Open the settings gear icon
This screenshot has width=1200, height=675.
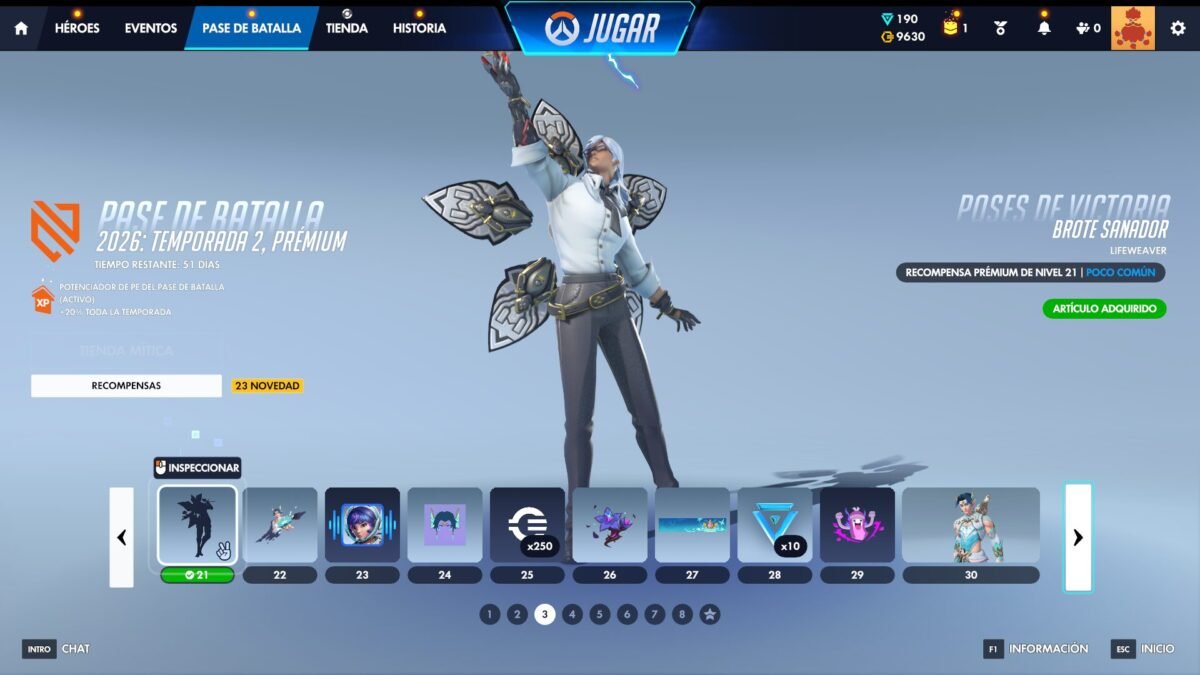[x=1178, y=28]
